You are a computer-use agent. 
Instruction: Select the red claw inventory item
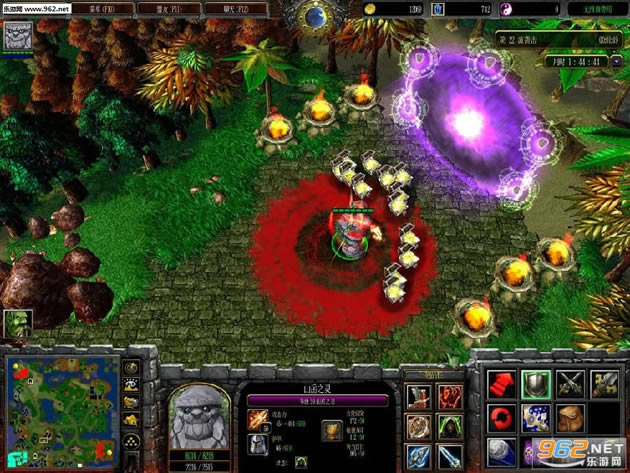click(450, 396)
